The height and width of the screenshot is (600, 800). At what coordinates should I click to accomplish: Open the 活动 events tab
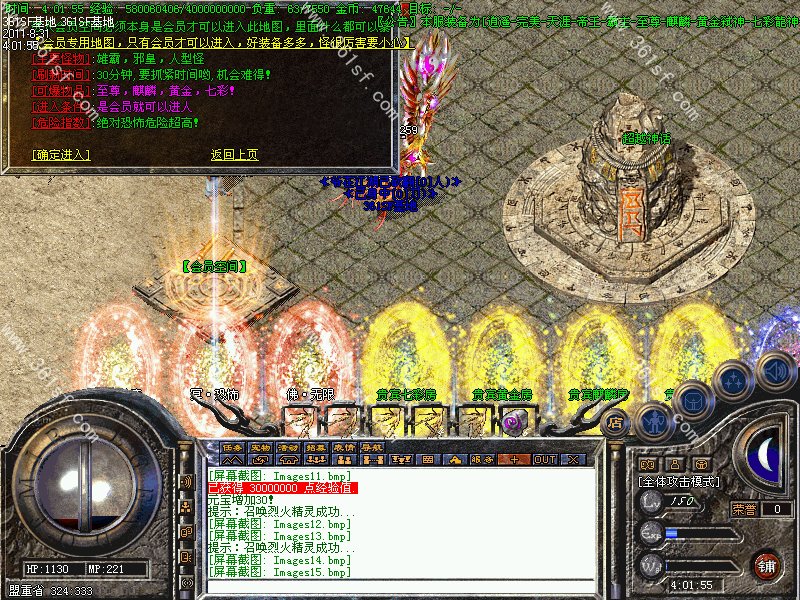click(x=289, y=447)
